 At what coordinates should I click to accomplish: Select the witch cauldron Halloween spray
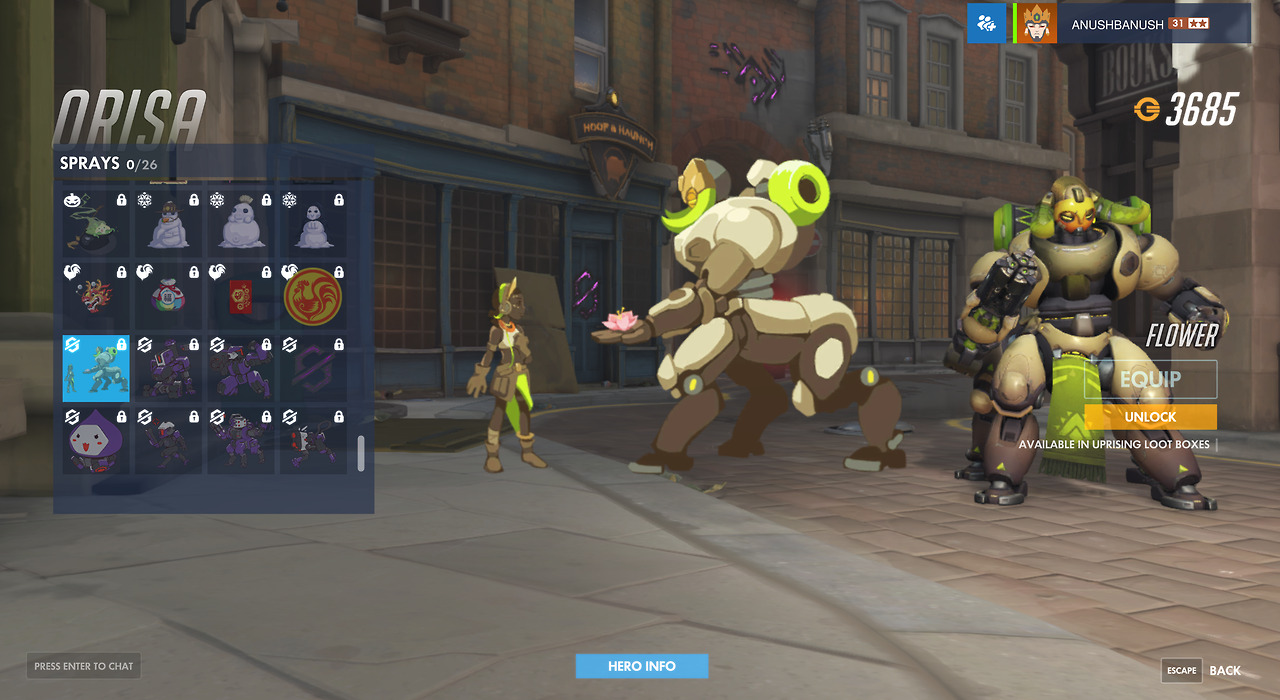tap(96, 221)
